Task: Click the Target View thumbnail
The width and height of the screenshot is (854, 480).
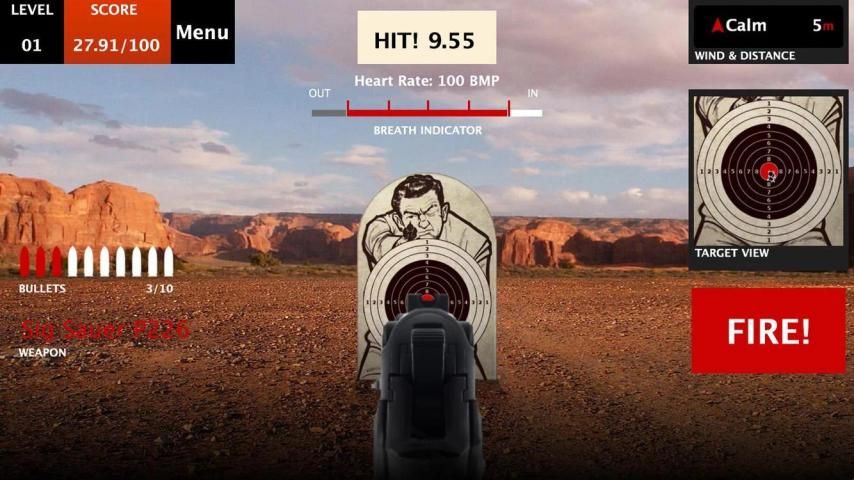Action: [768, 171]
